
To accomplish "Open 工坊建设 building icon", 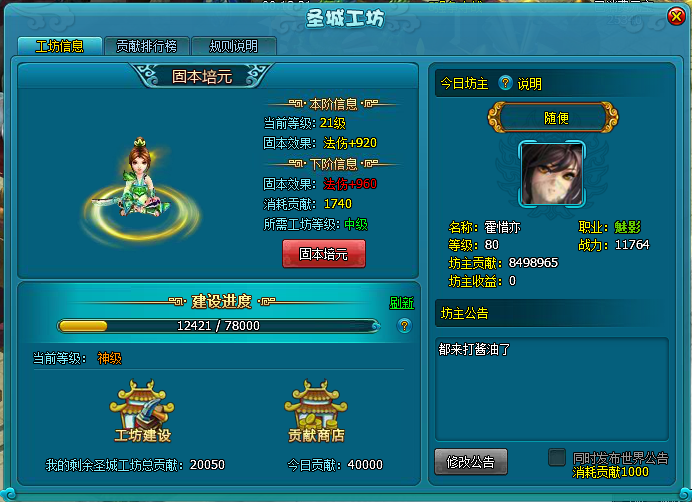I will pos(143,410).
